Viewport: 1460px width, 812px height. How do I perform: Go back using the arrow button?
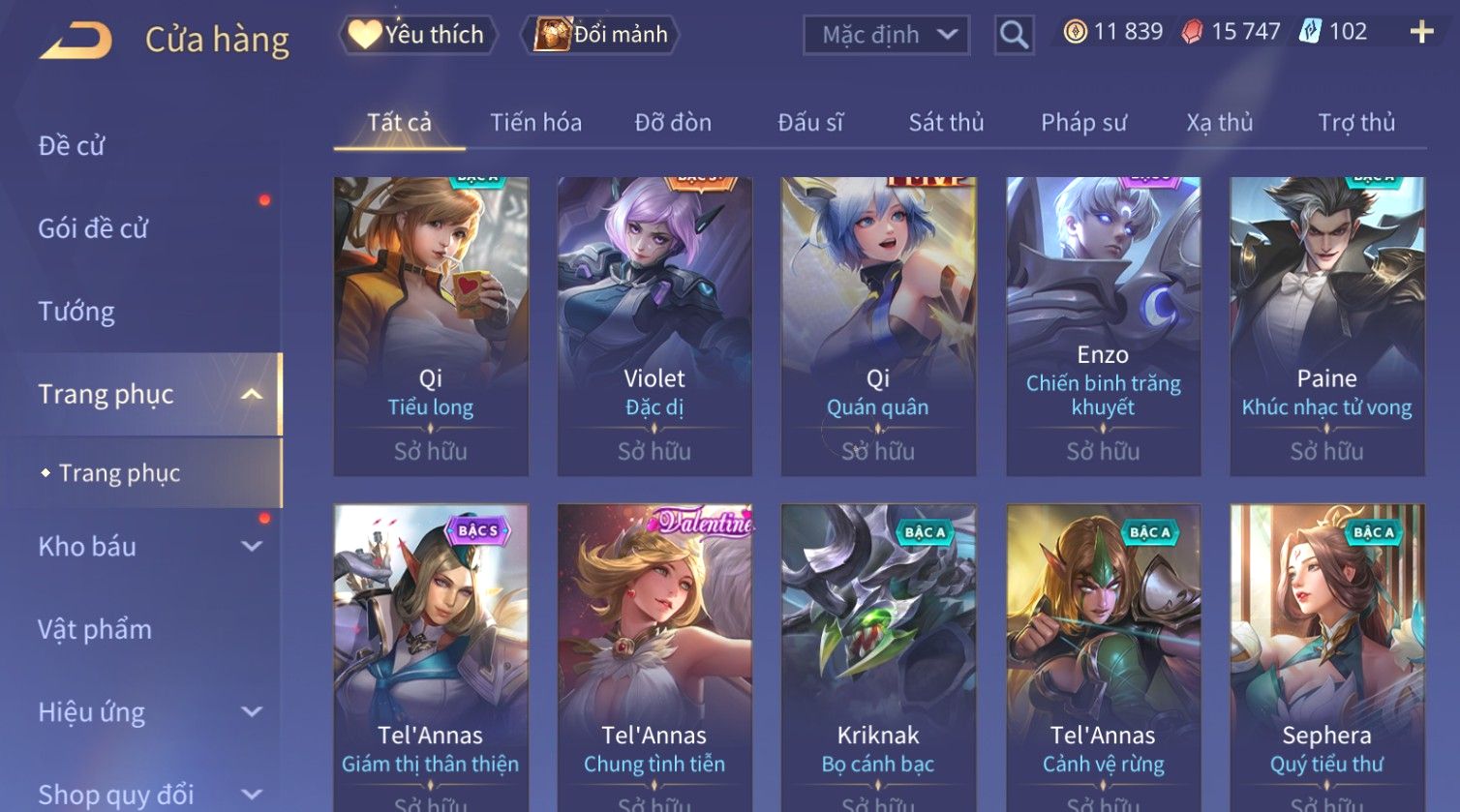(76, 41)
